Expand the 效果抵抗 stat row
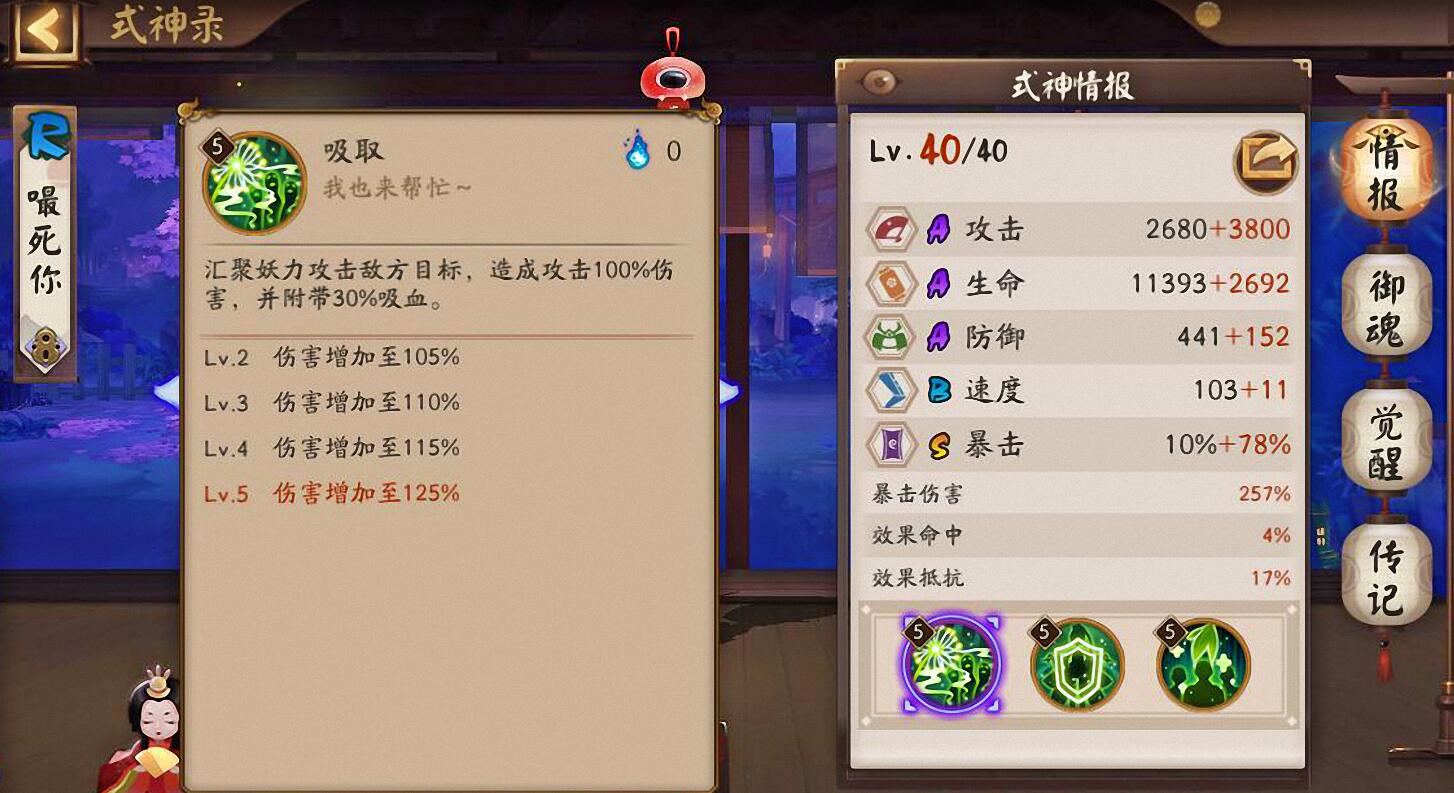1454x793 pixels. (x=1080, y=576)
